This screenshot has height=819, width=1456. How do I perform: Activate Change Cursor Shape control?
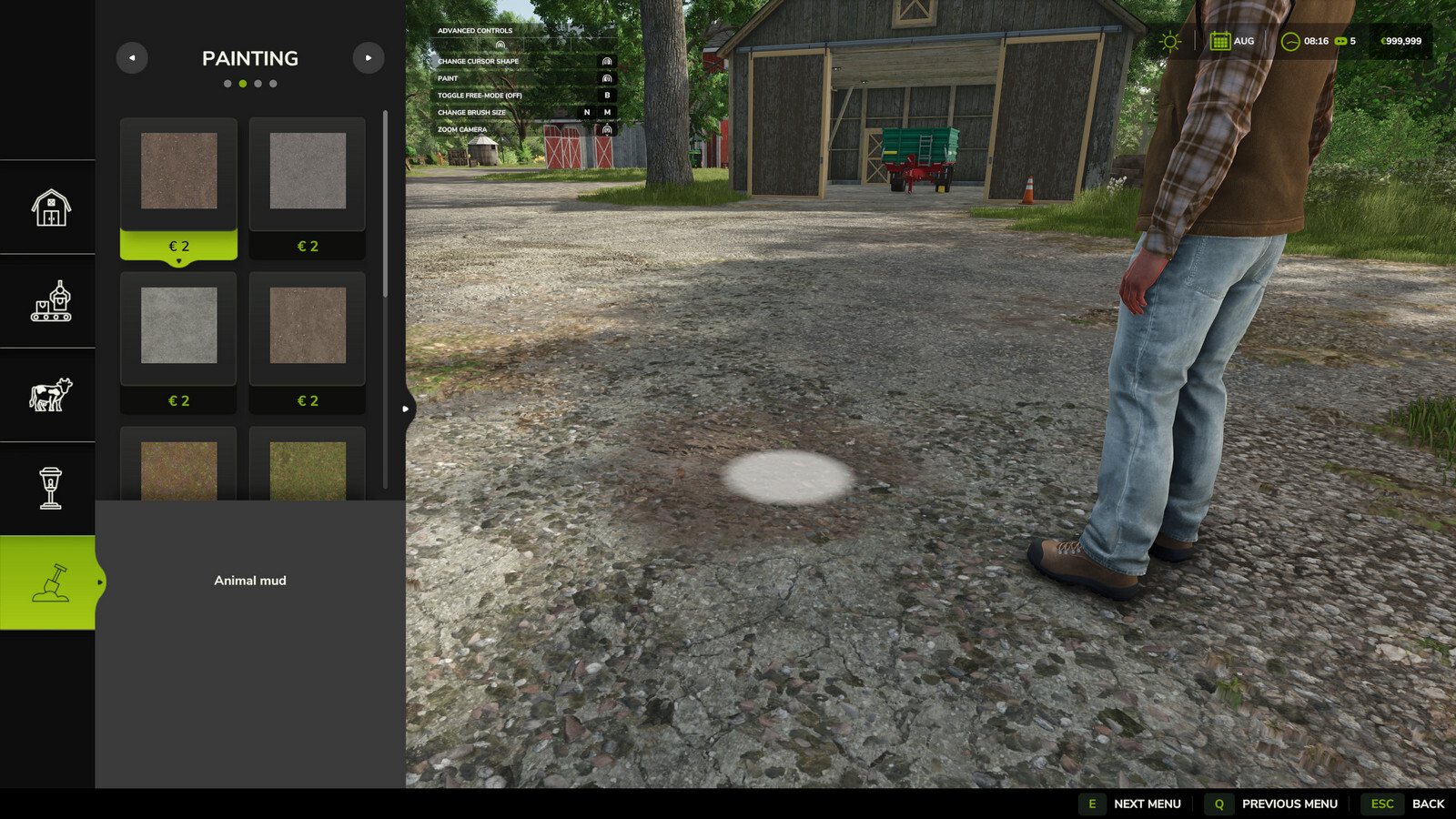click(x=605, y=61)
